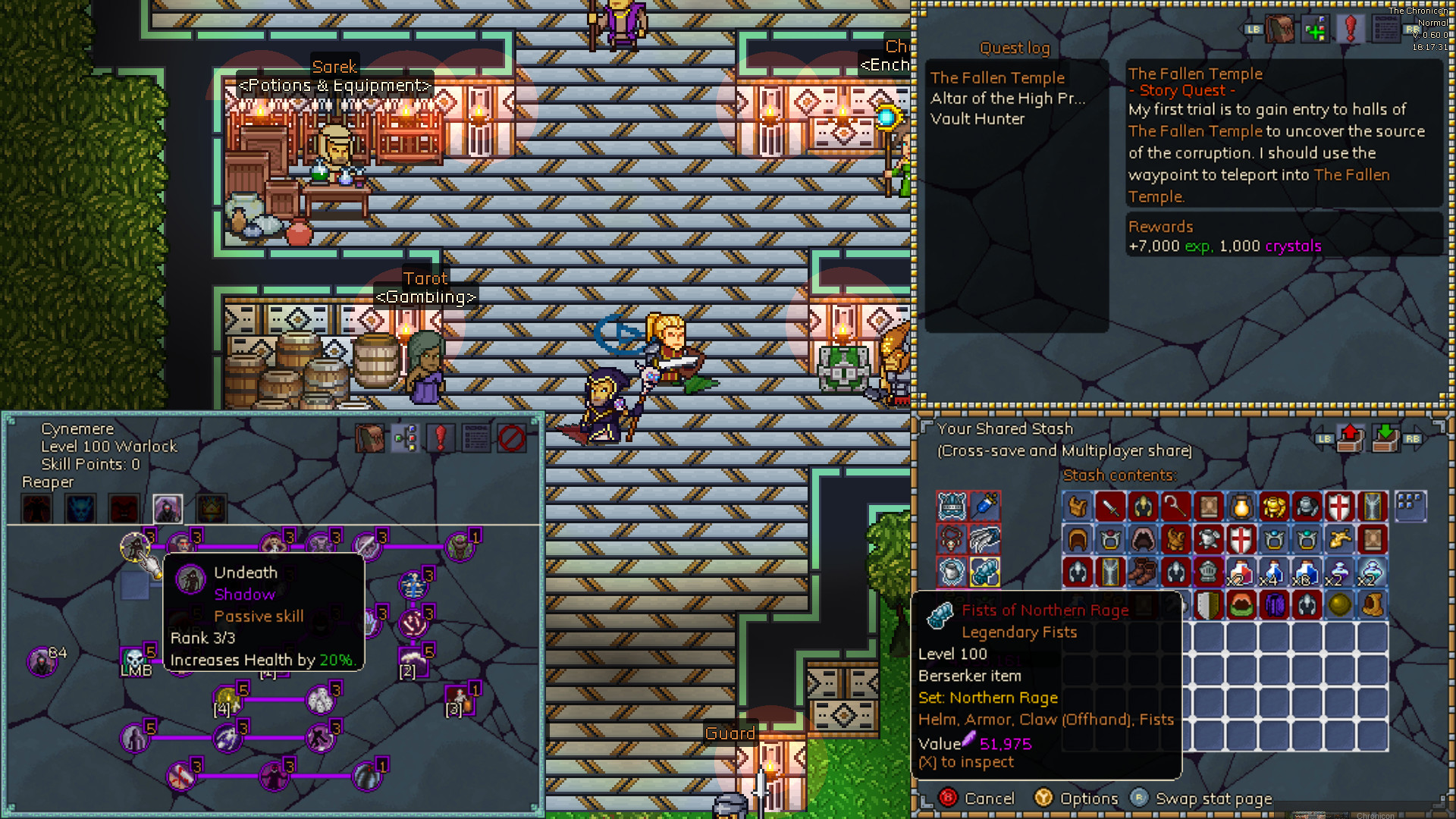Open backpack tab in Cynemere's panel
1456x819 pixels.
click(x=370, y=438)
